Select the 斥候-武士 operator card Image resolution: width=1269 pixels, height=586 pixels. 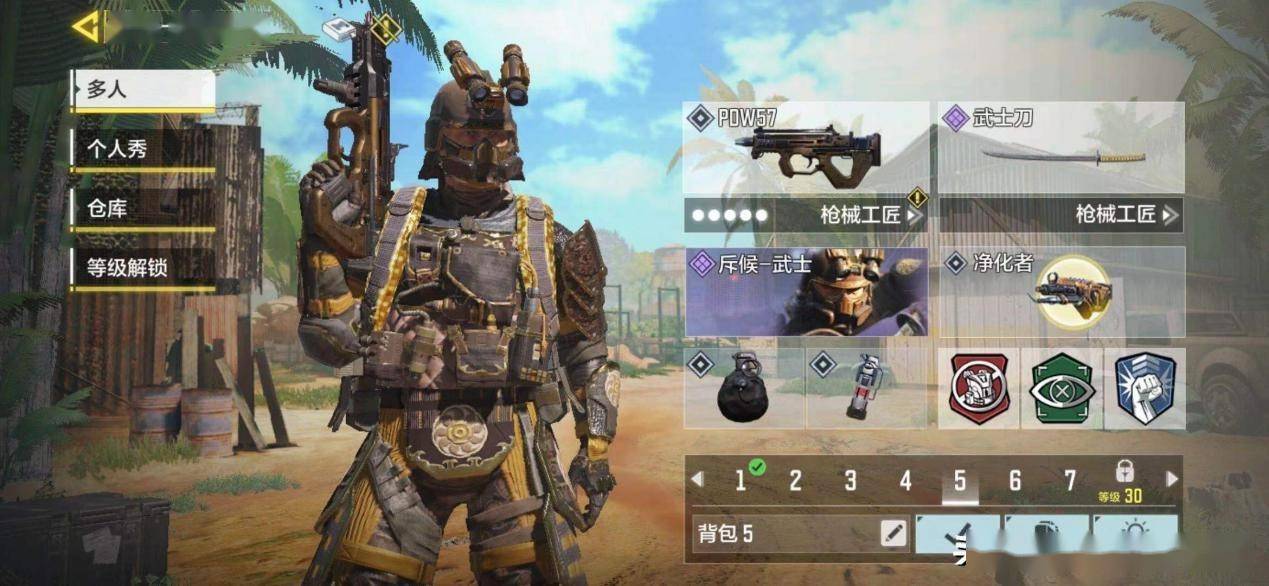point(806,292)
